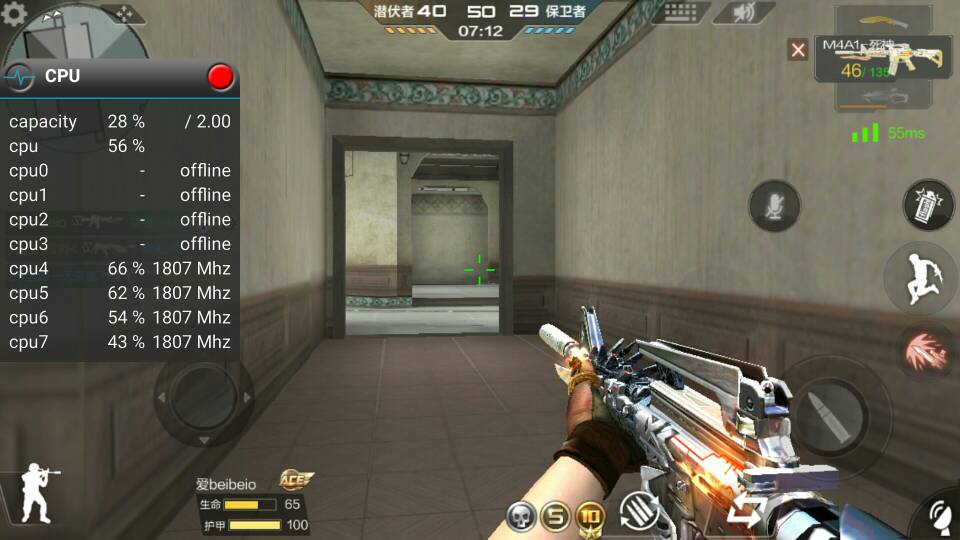The width and height of the screenshot is (960, 540).
Task: Reload using the bullets reload icon
Action: (x=640, y=511)
